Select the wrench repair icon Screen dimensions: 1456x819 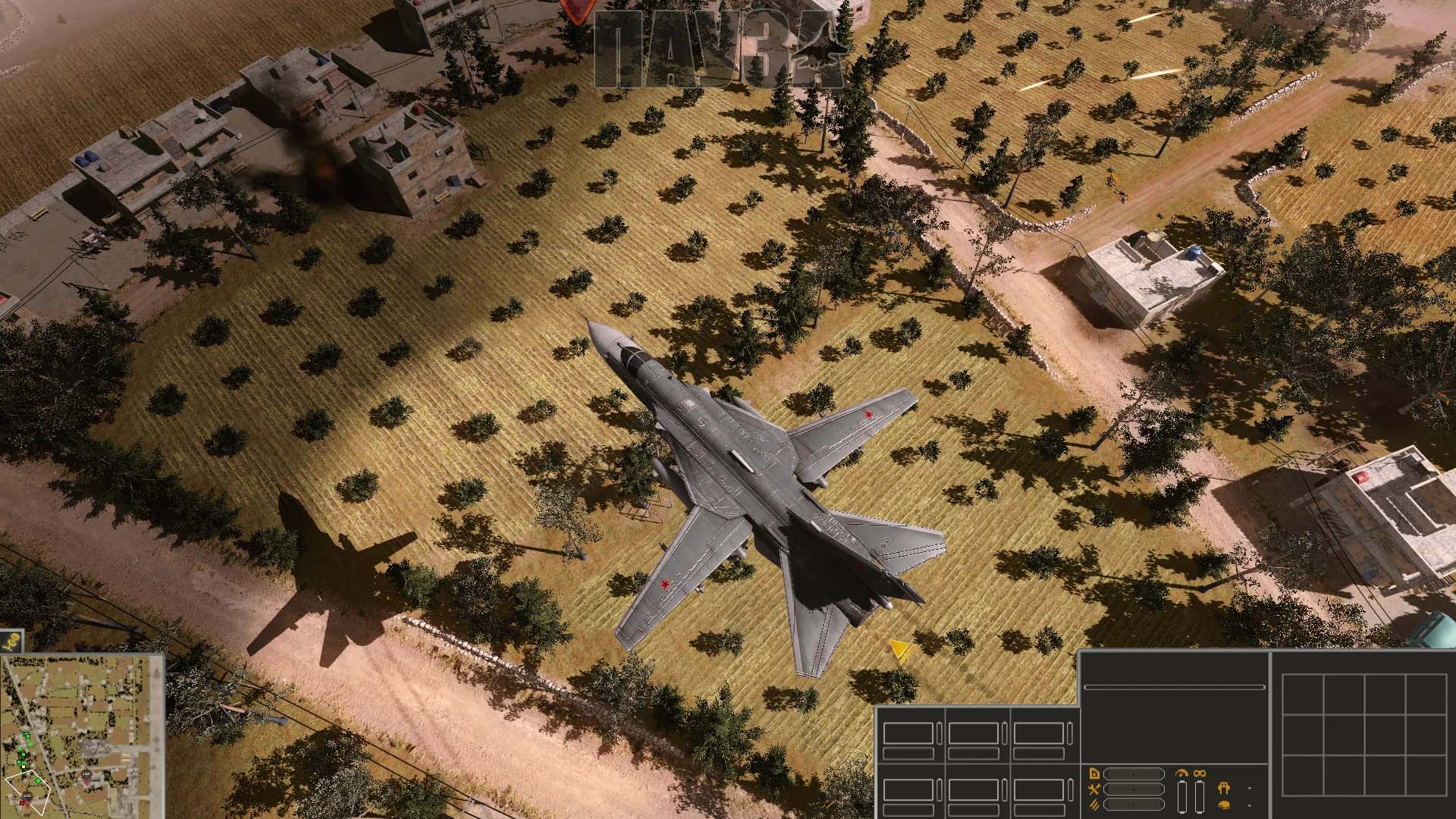coord(1094,789)
